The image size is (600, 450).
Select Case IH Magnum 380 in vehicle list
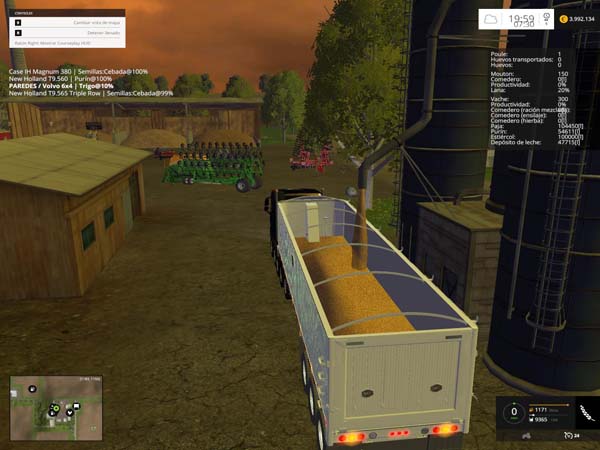pos(78,72)
